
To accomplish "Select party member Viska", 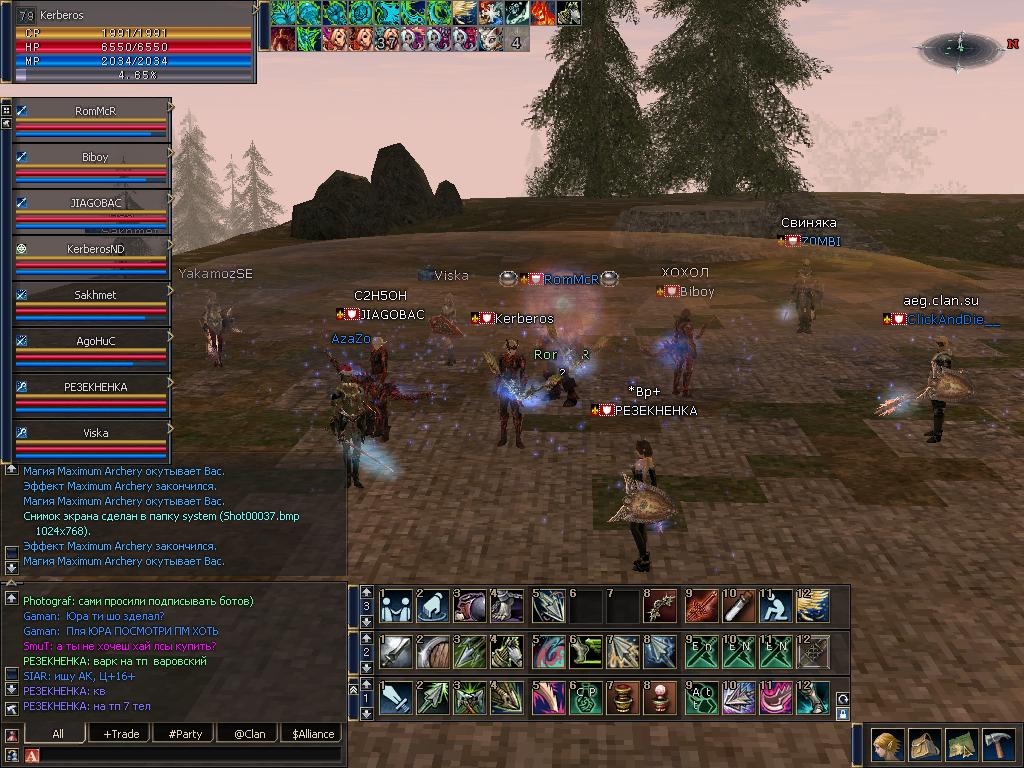I will (x=95, y=433).
